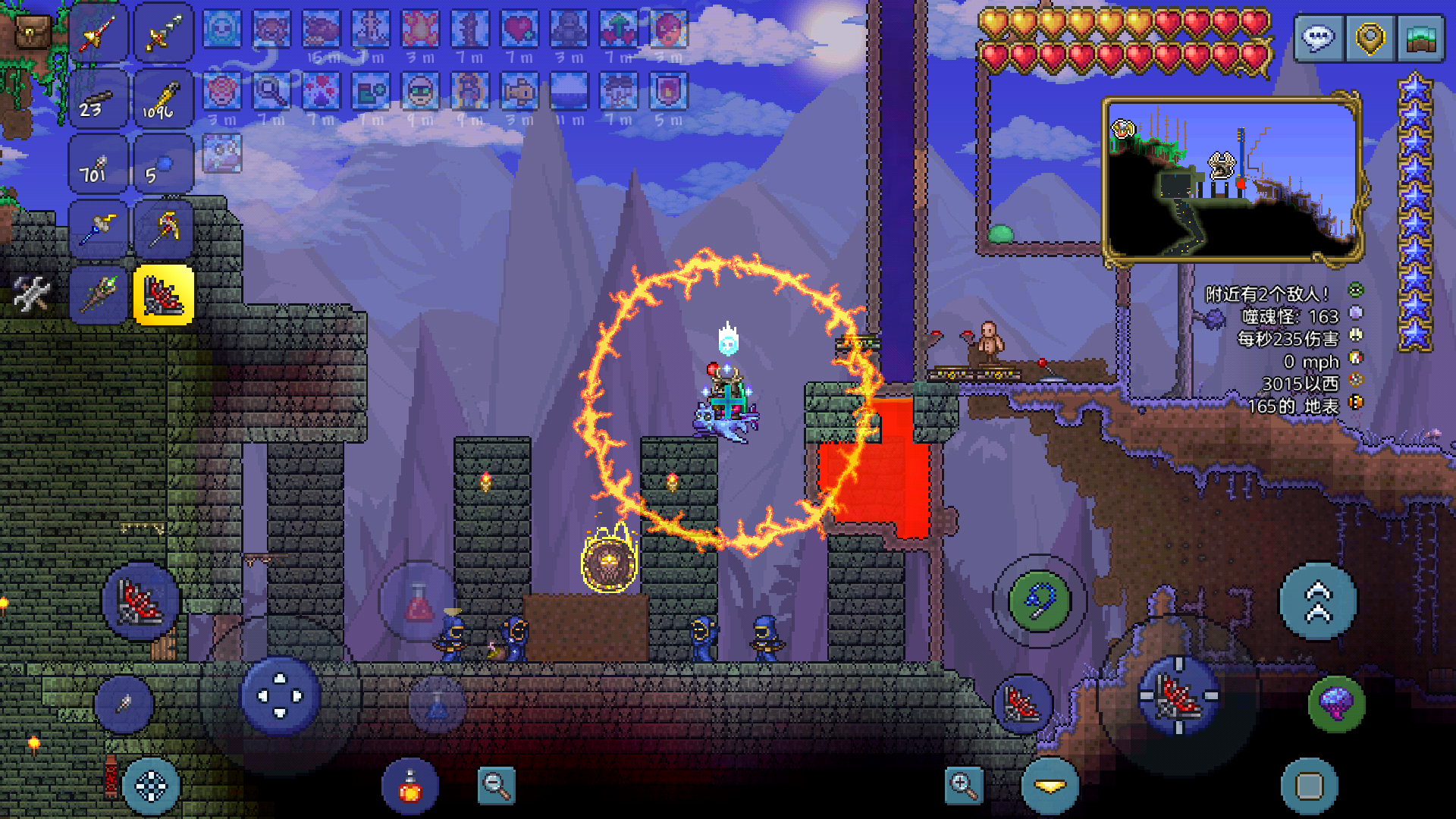Select the green-gem staff hotbar slot

point(98,294)
